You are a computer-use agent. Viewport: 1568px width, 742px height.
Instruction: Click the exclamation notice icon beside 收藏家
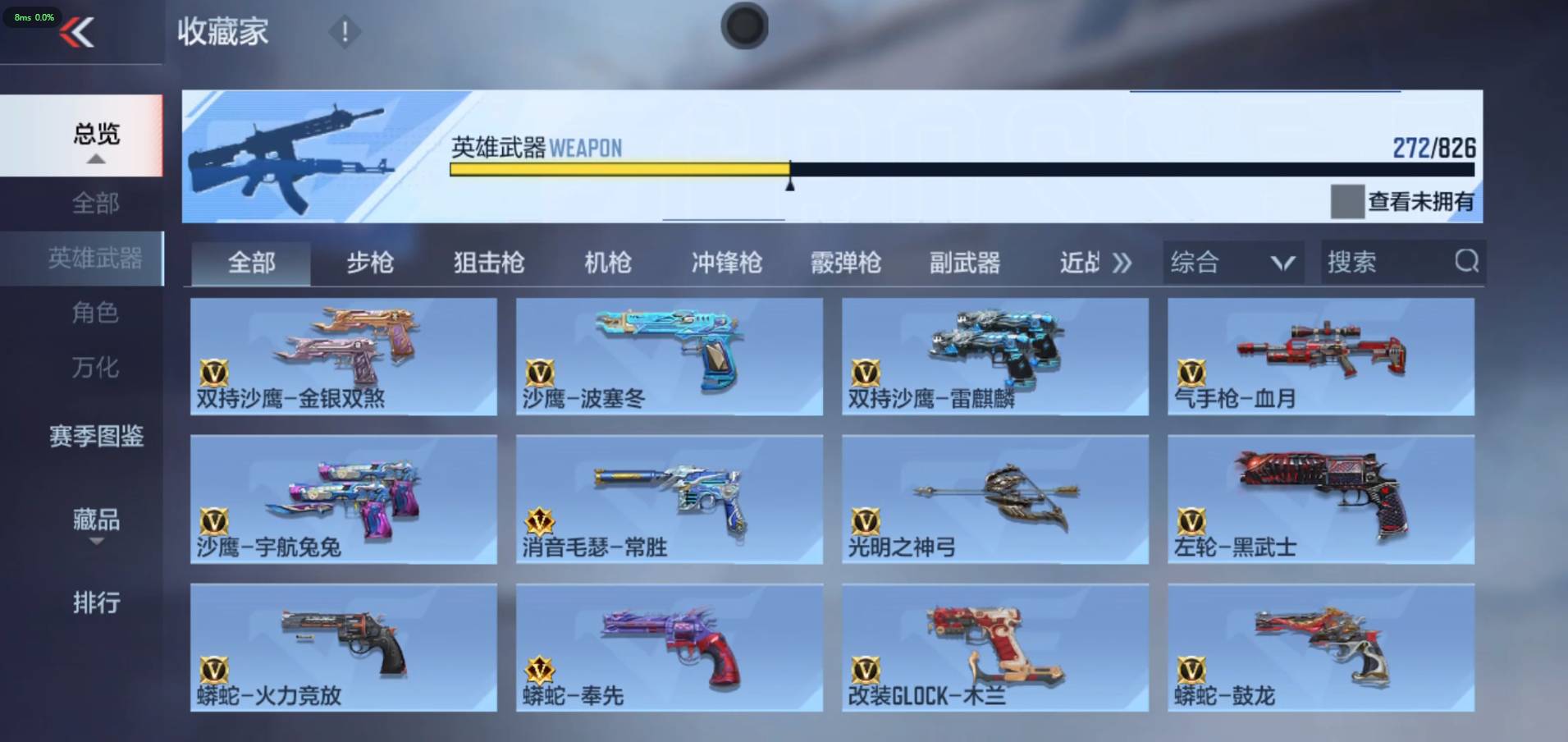(345, 32)
